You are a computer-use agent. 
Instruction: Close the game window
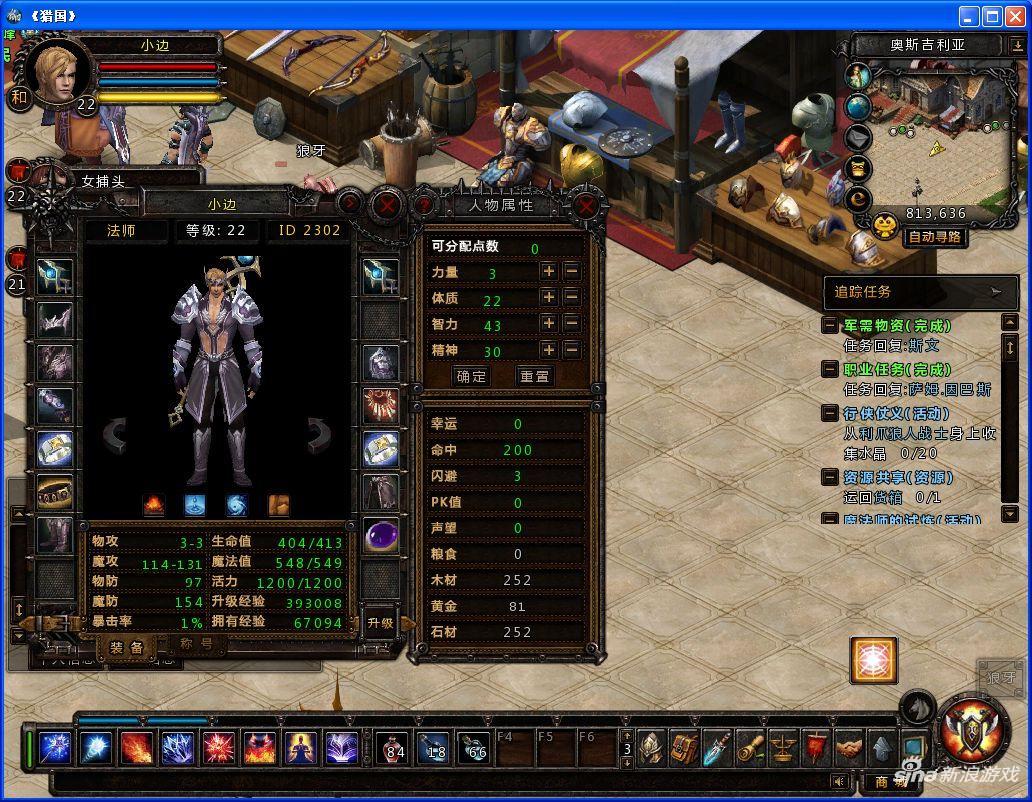(x=1015, y=15)
